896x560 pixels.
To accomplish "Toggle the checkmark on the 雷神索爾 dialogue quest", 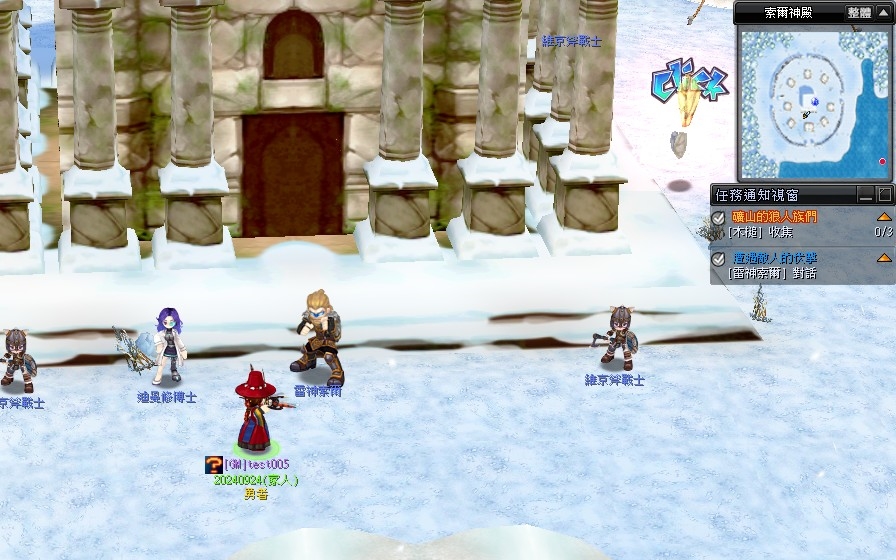I will click(718, 259).
